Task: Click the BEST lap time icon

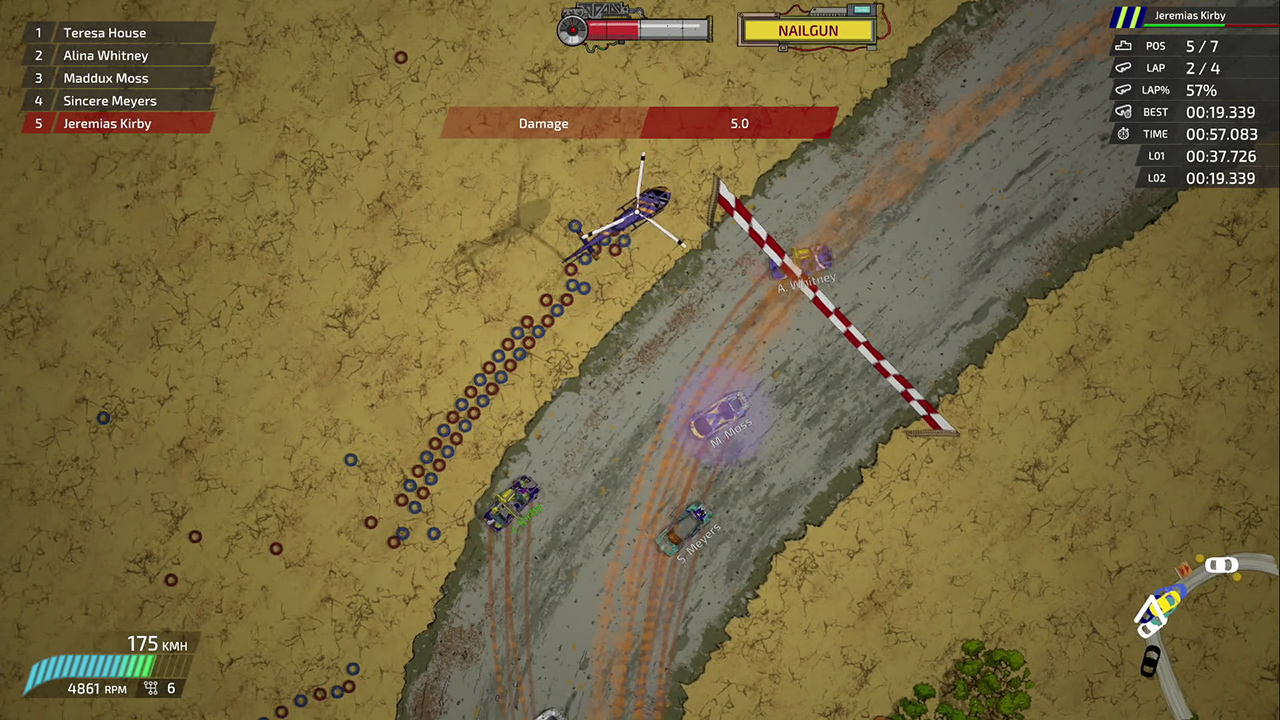Action: [1123, 111]
